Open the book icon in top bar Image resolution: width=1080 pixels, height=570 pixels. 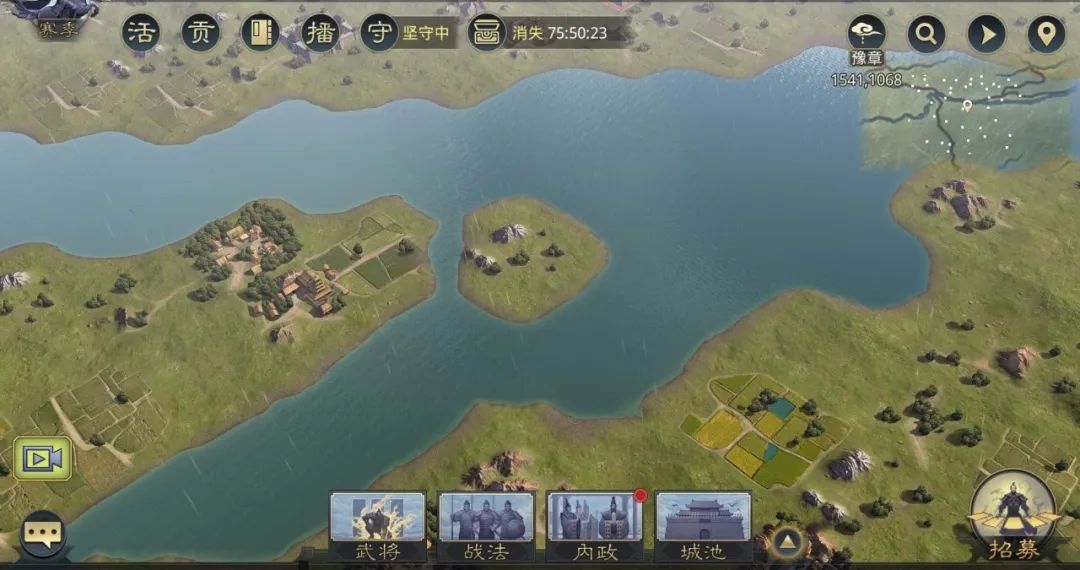tap(260, 33)
